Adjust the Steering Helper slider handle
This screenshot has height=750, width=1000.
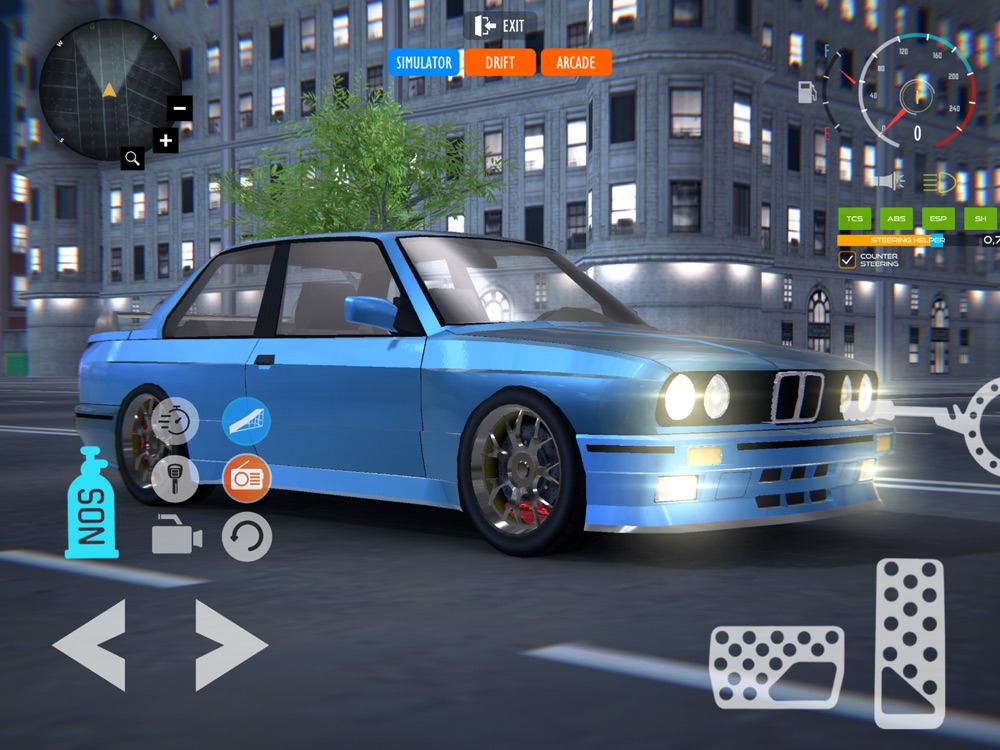pos(938,240)
